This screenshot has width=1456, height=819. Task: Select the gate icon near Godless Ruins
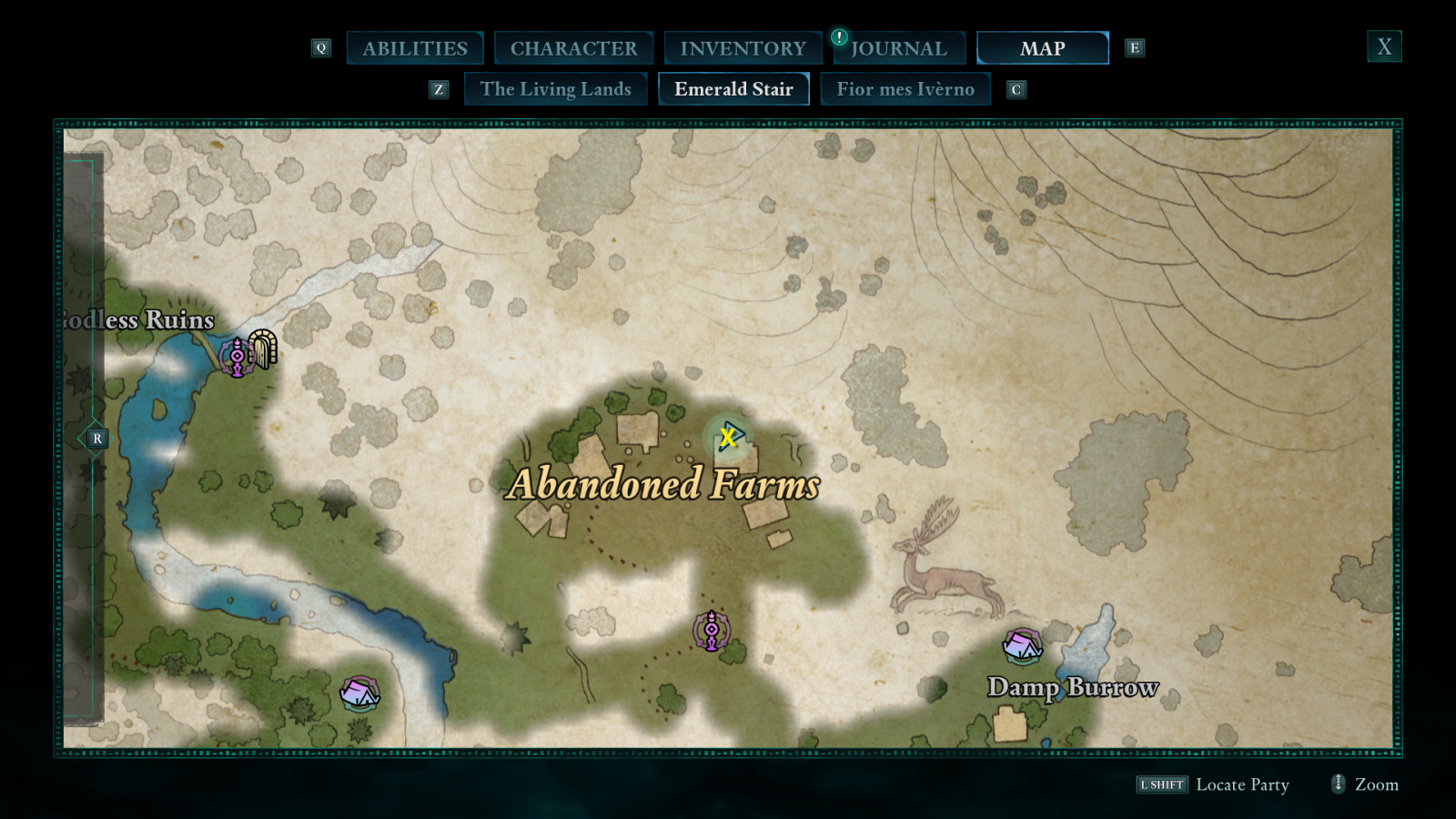tap(264, 350)
